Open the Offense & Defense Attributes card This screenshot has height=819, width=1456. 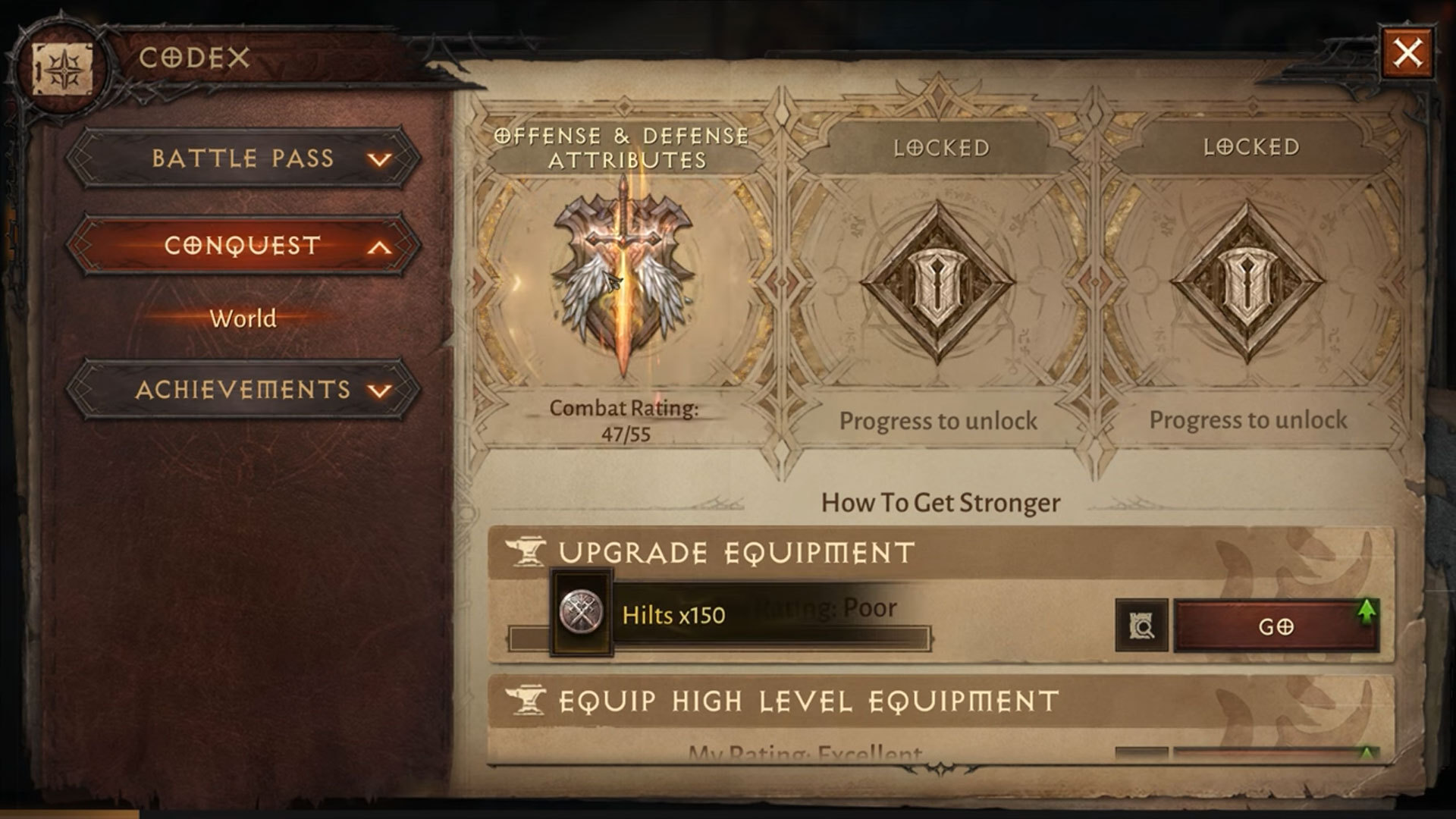[x=623, y=281]
